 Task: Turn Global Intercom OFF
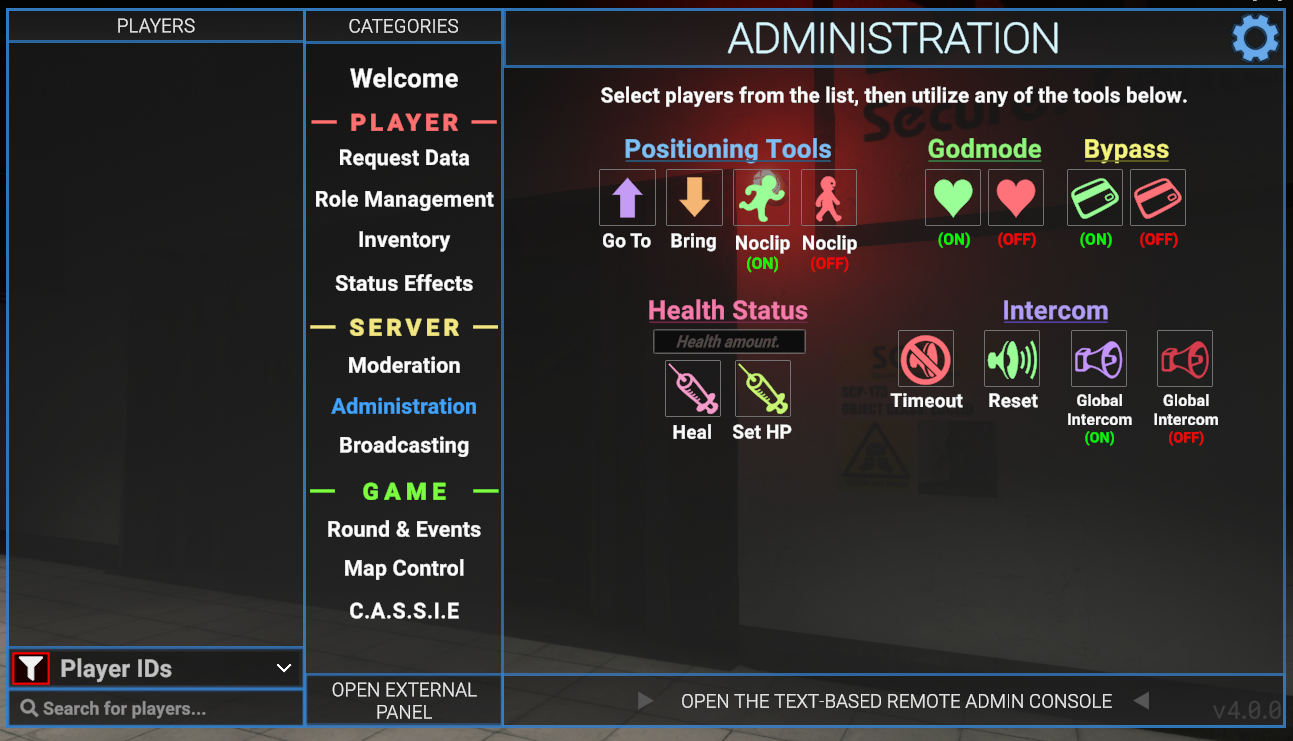[x=1184, y=359]
